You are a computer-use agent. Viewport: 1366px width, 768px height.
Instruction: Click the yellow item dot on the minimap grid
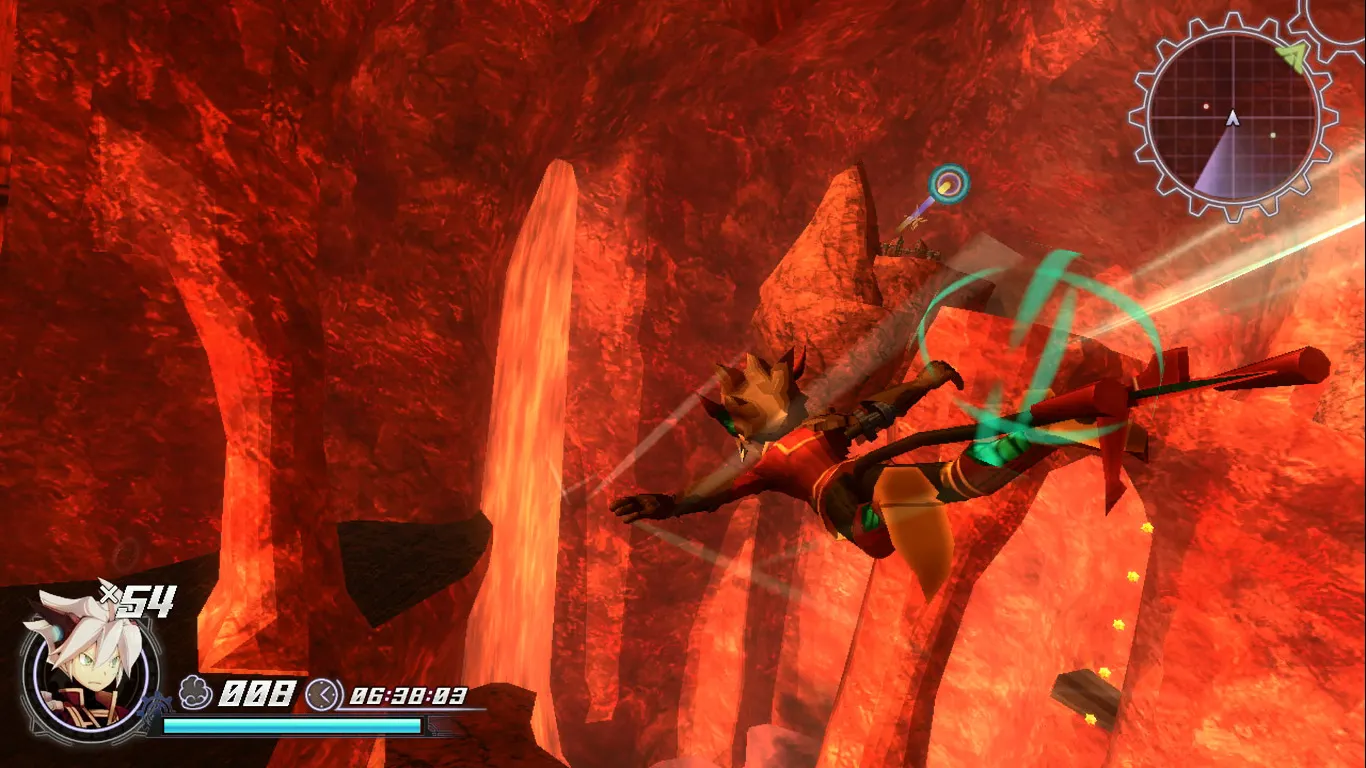click(1273, 134)
